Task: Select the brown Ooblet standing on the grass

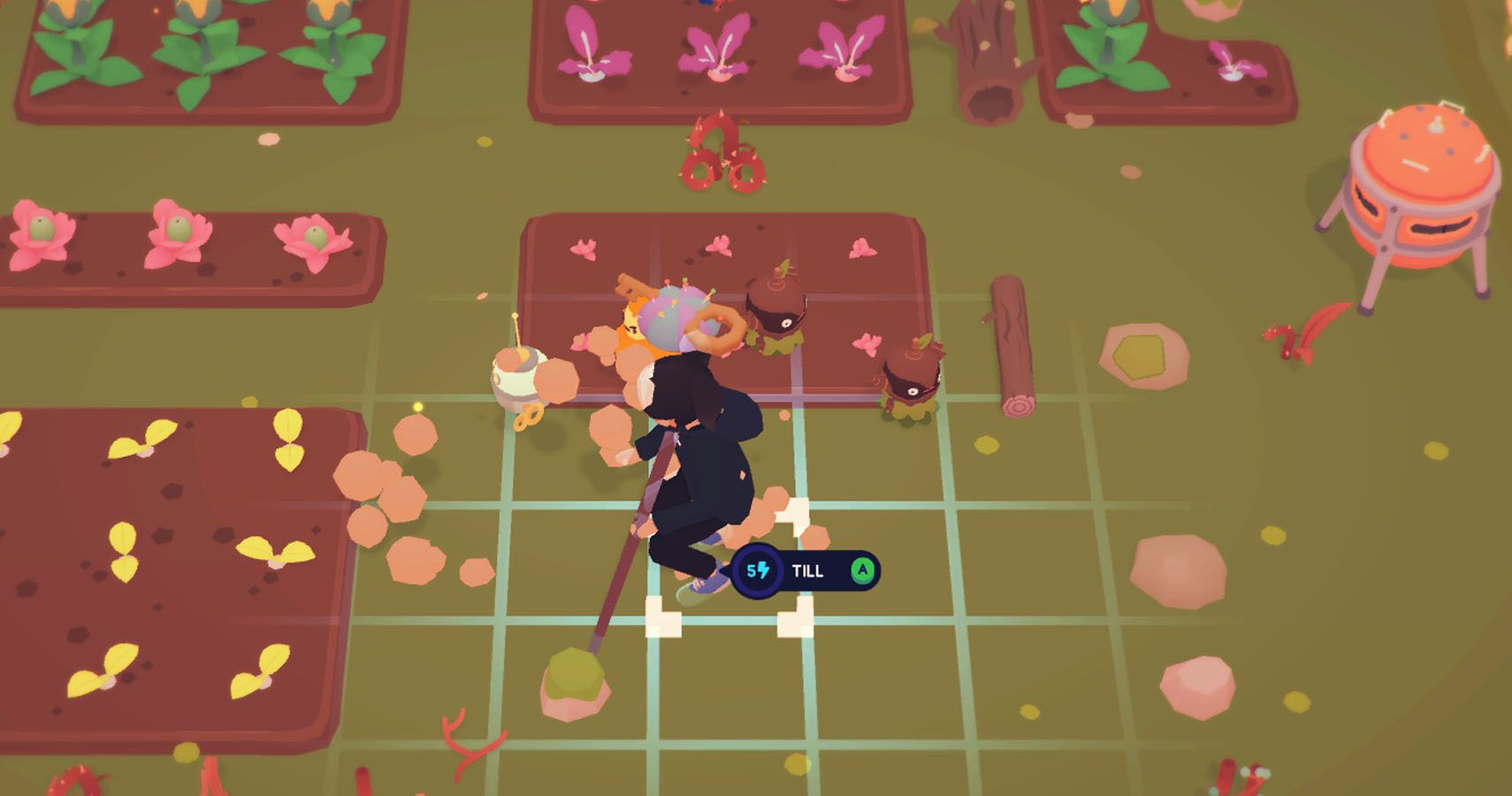Action: [x=911, y=376]
